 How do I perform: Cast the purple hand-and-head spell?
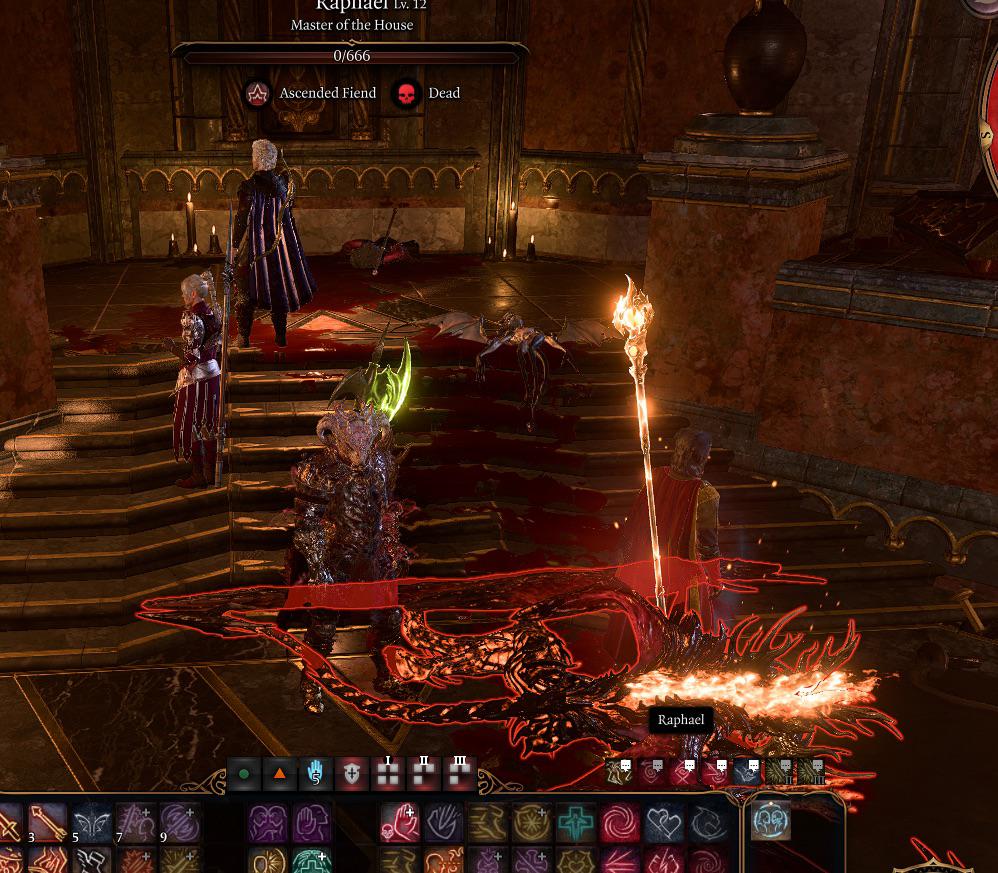[x=311, y=823]
